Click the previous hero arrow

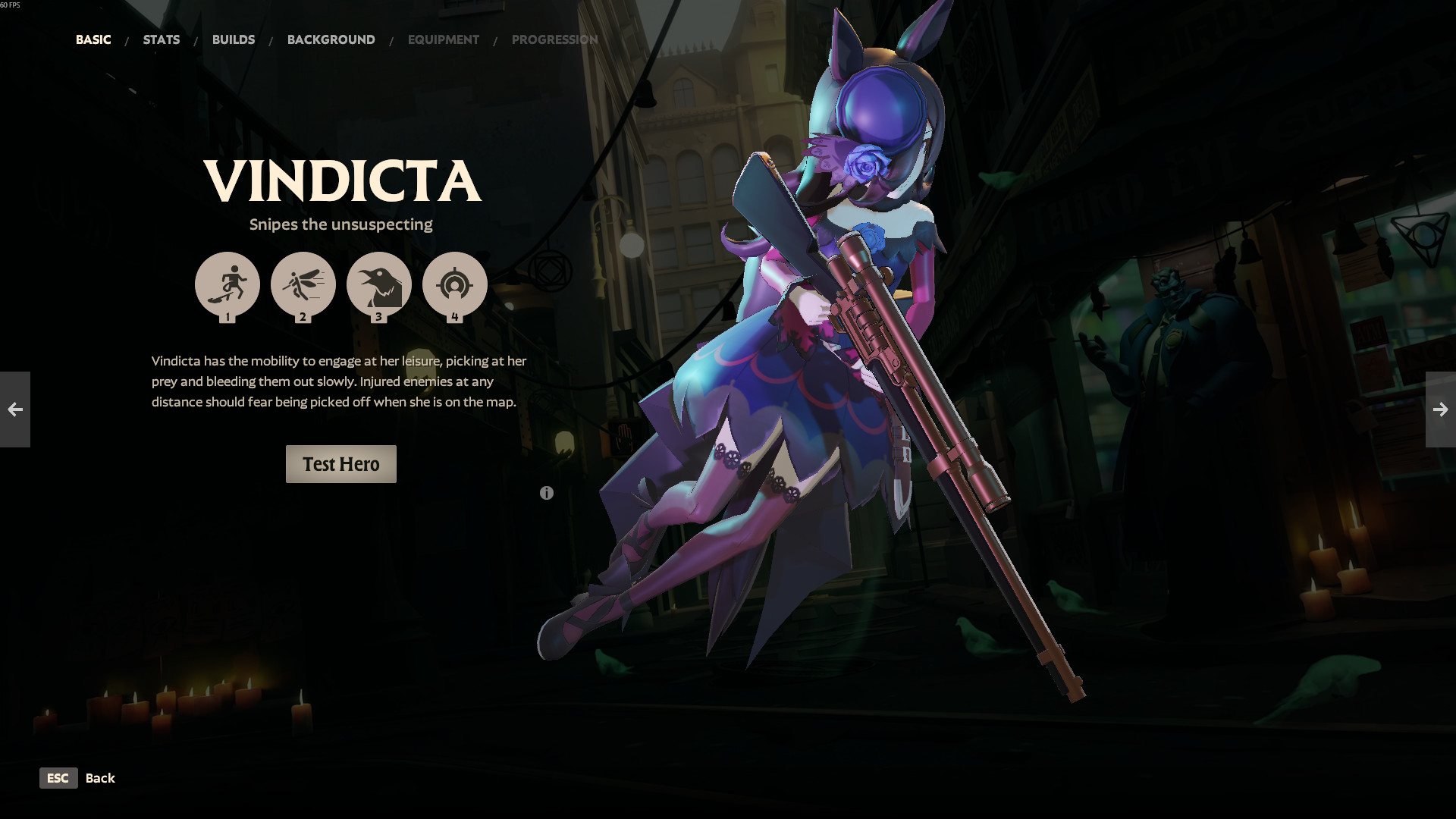[14, 409]
